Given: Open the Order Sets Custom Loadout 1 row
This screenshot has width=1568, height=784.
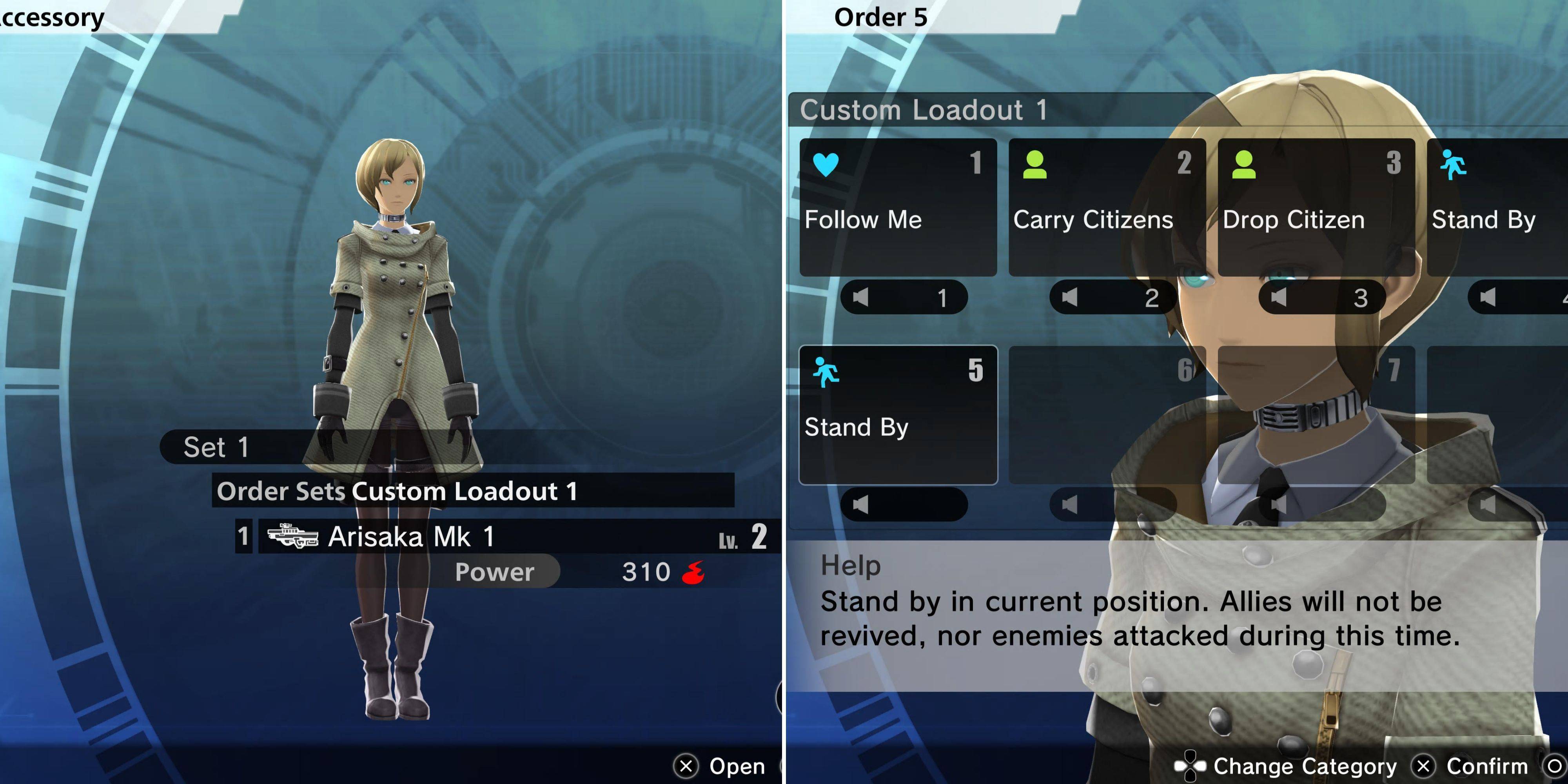Looking at the screenshot, I should (472, 491).
